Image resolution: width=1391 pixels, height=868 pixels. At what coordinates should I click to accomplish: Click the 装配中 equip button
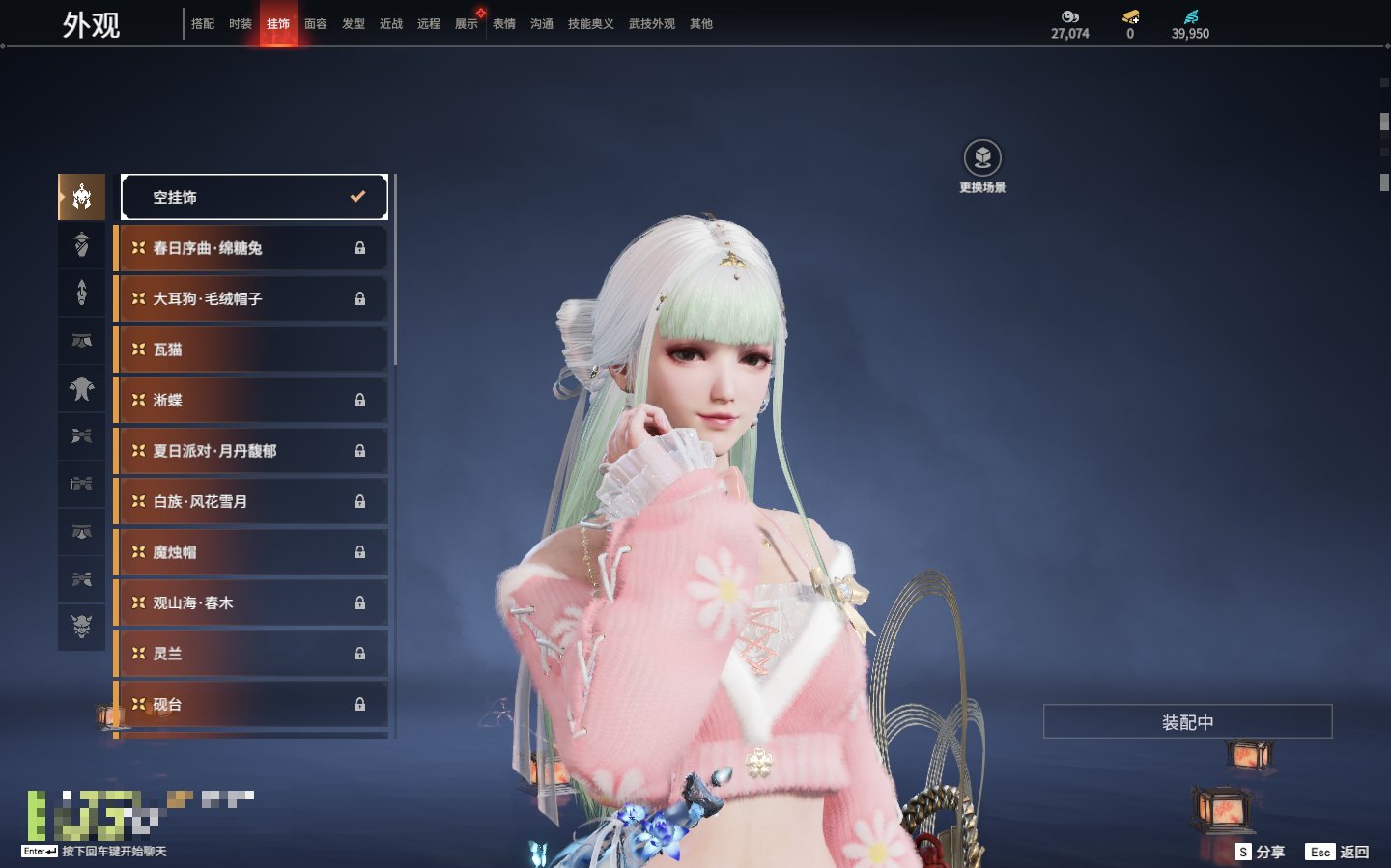point(1187,722)
